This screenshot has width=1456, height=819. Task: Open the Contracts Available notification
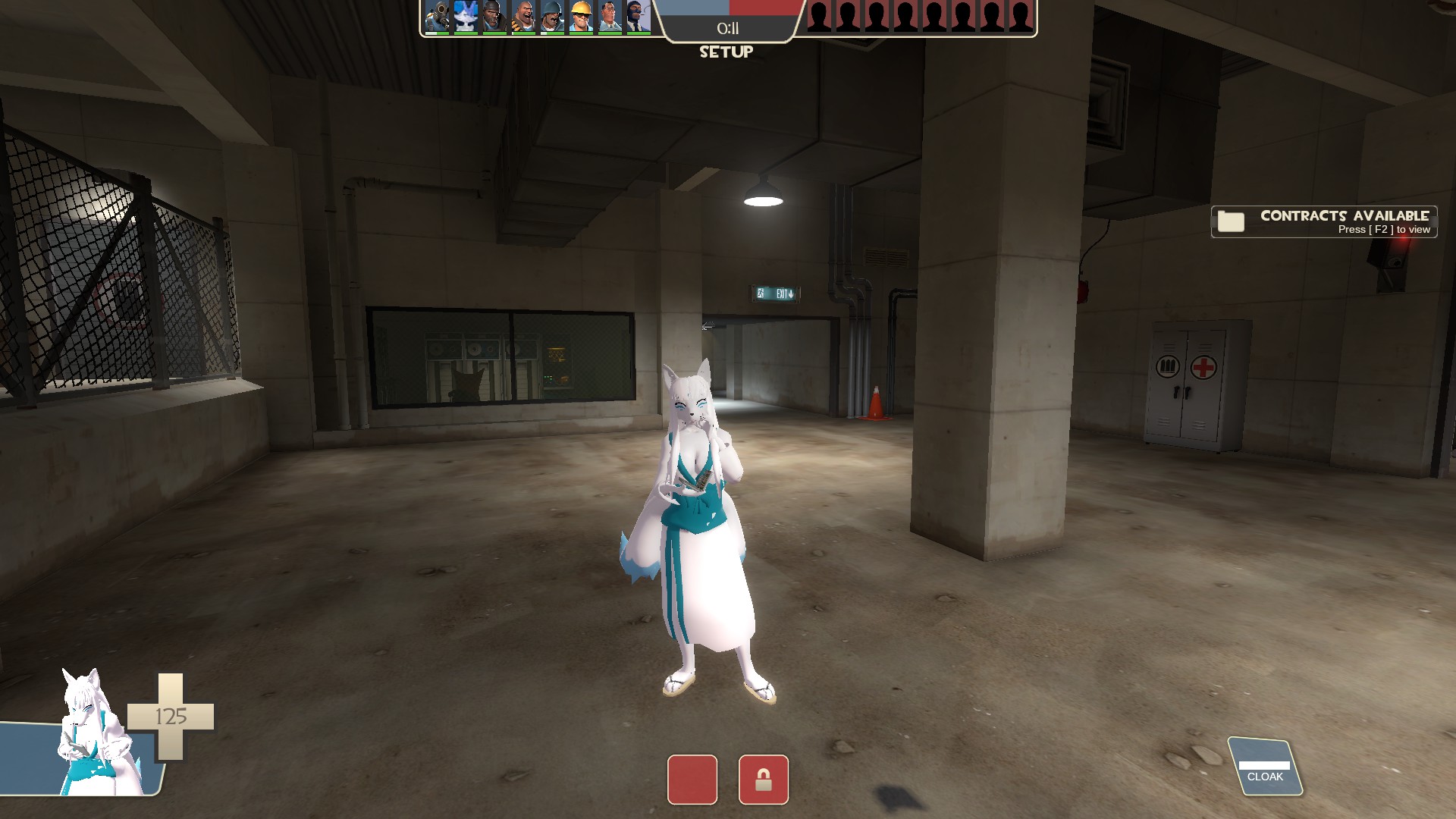click(x=1323, y=221)
